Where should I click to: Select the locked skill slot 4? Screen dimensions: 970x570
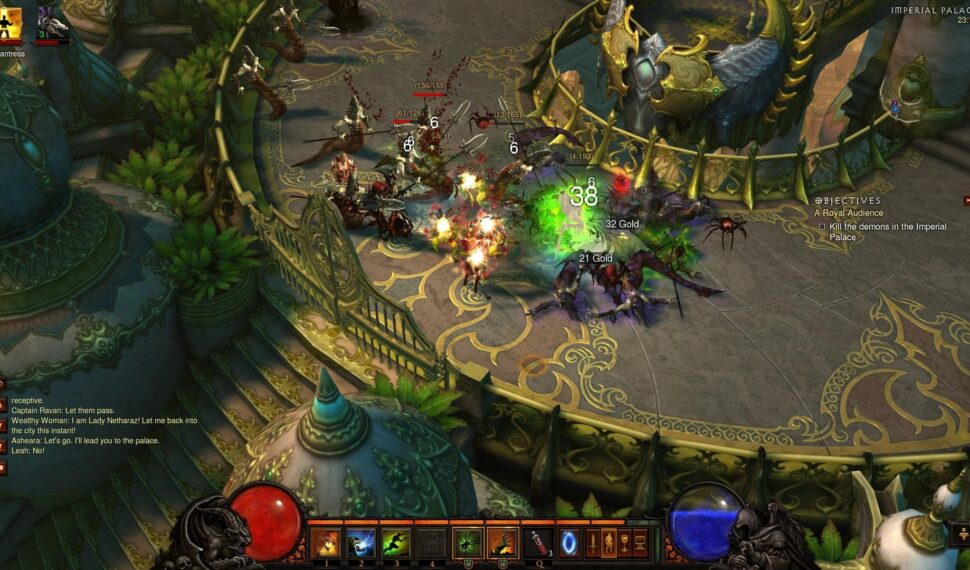coord(432,543)
